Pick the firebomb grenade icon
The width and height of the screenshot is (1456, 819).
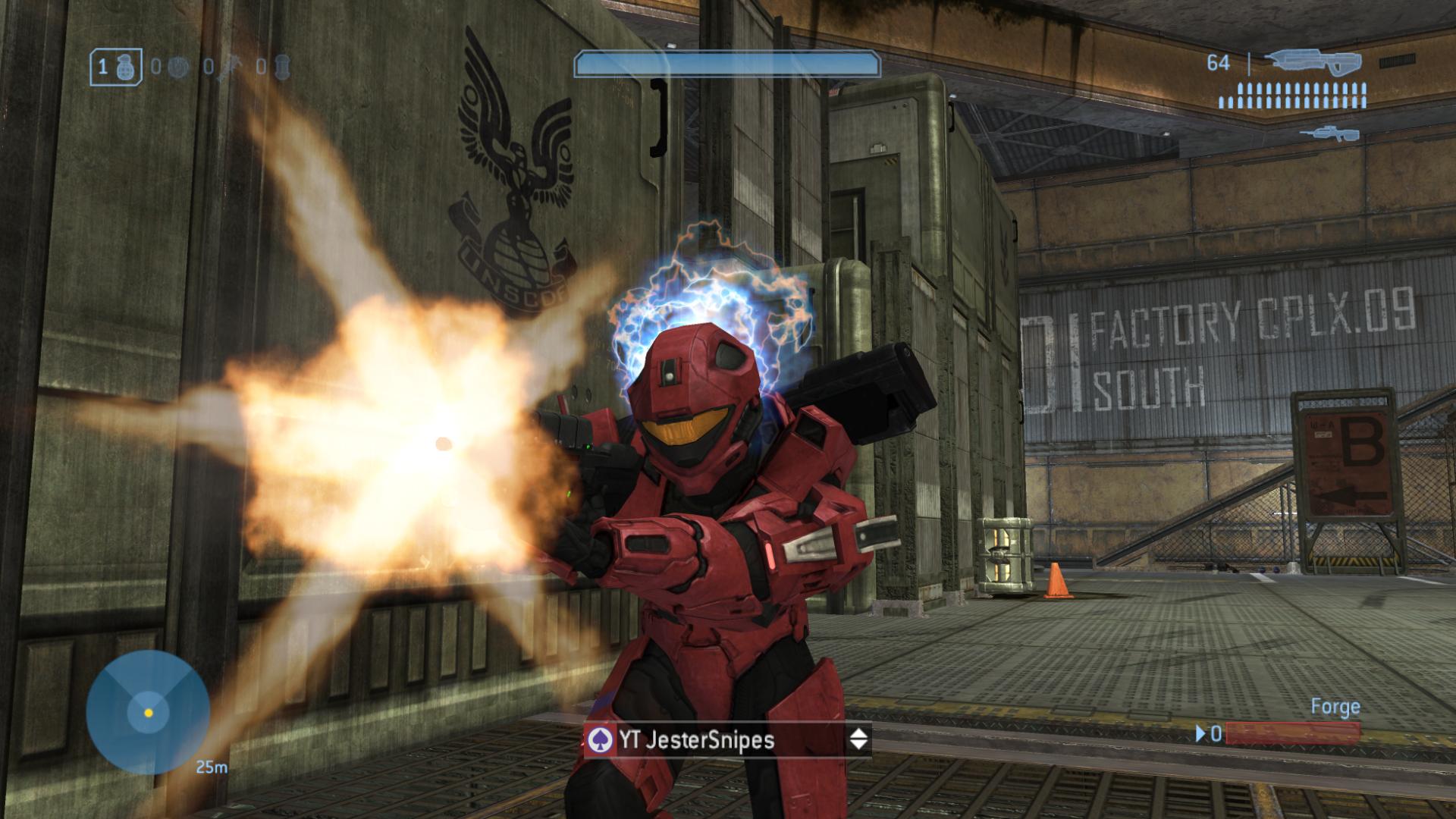tap(282, 67)
